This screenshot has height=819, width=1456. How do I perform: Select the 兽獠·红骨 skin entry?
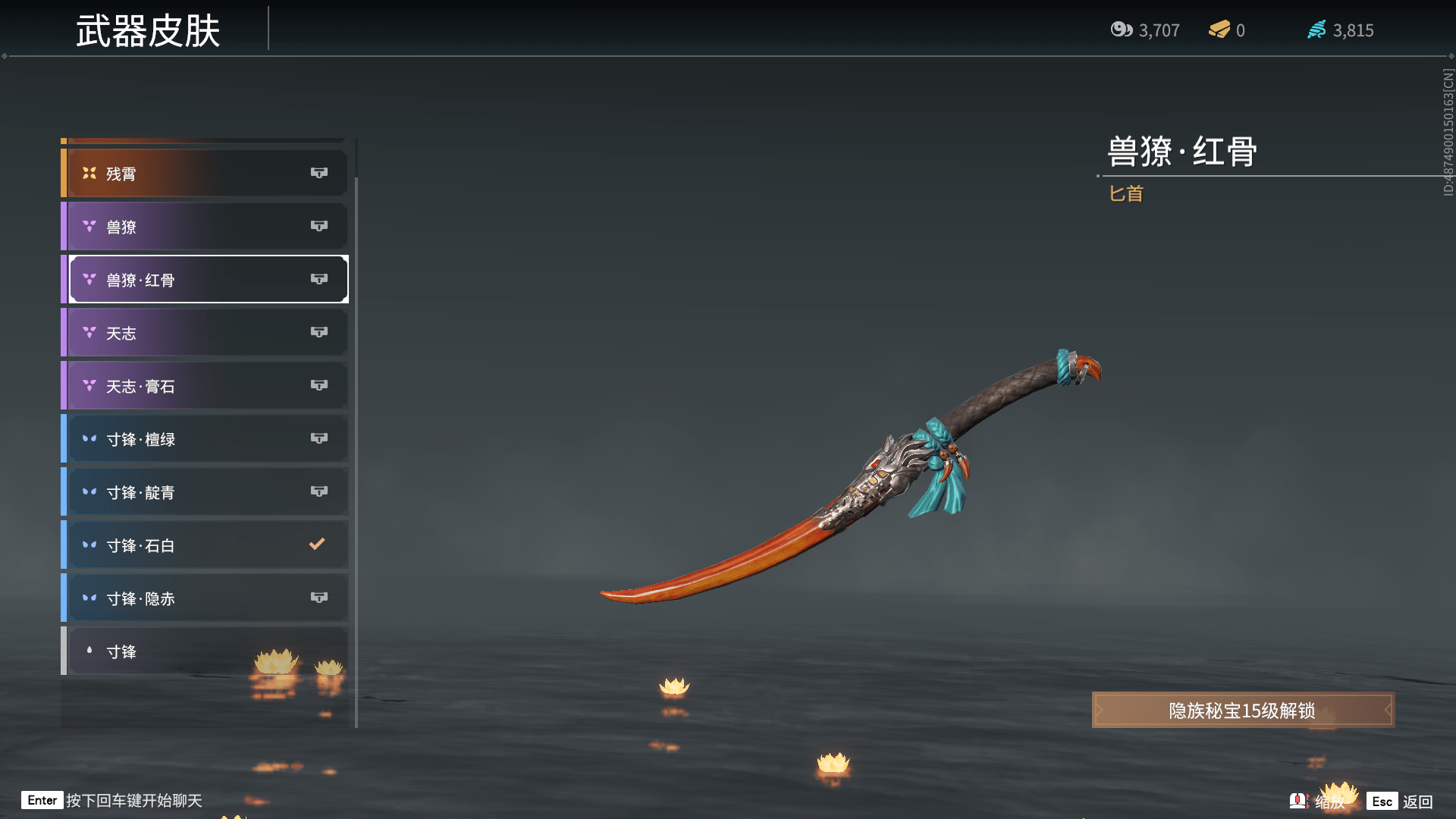205,280
